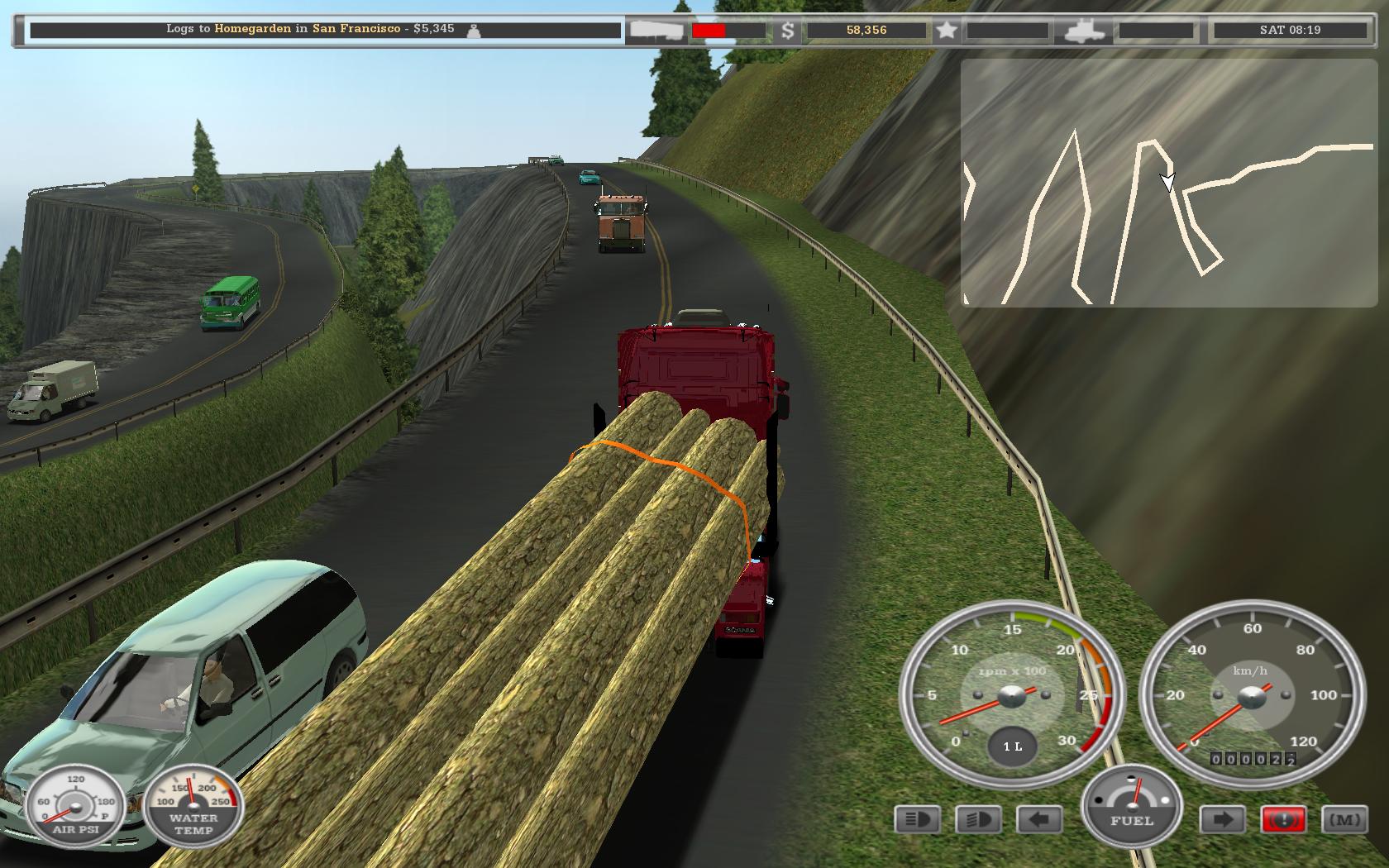Select the truck icon in the top bar

[1085, 31]
